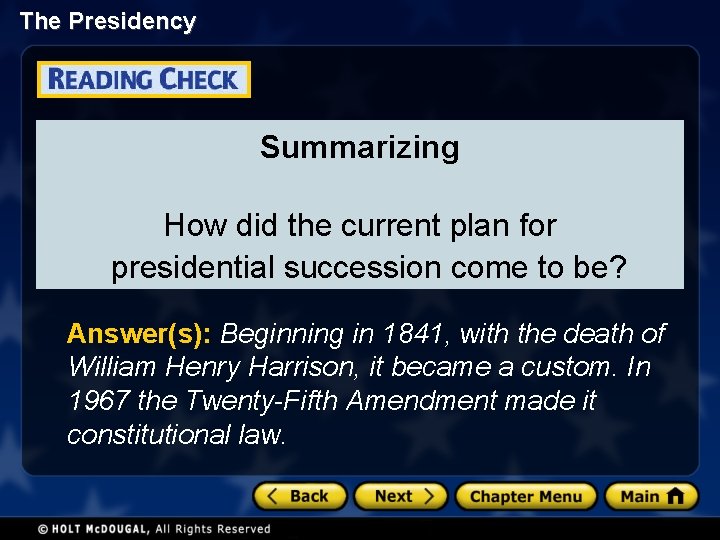Viewport: 720px width, 540px height.
Task: Open the Chapter Menu
Action: tap(526, 496)
